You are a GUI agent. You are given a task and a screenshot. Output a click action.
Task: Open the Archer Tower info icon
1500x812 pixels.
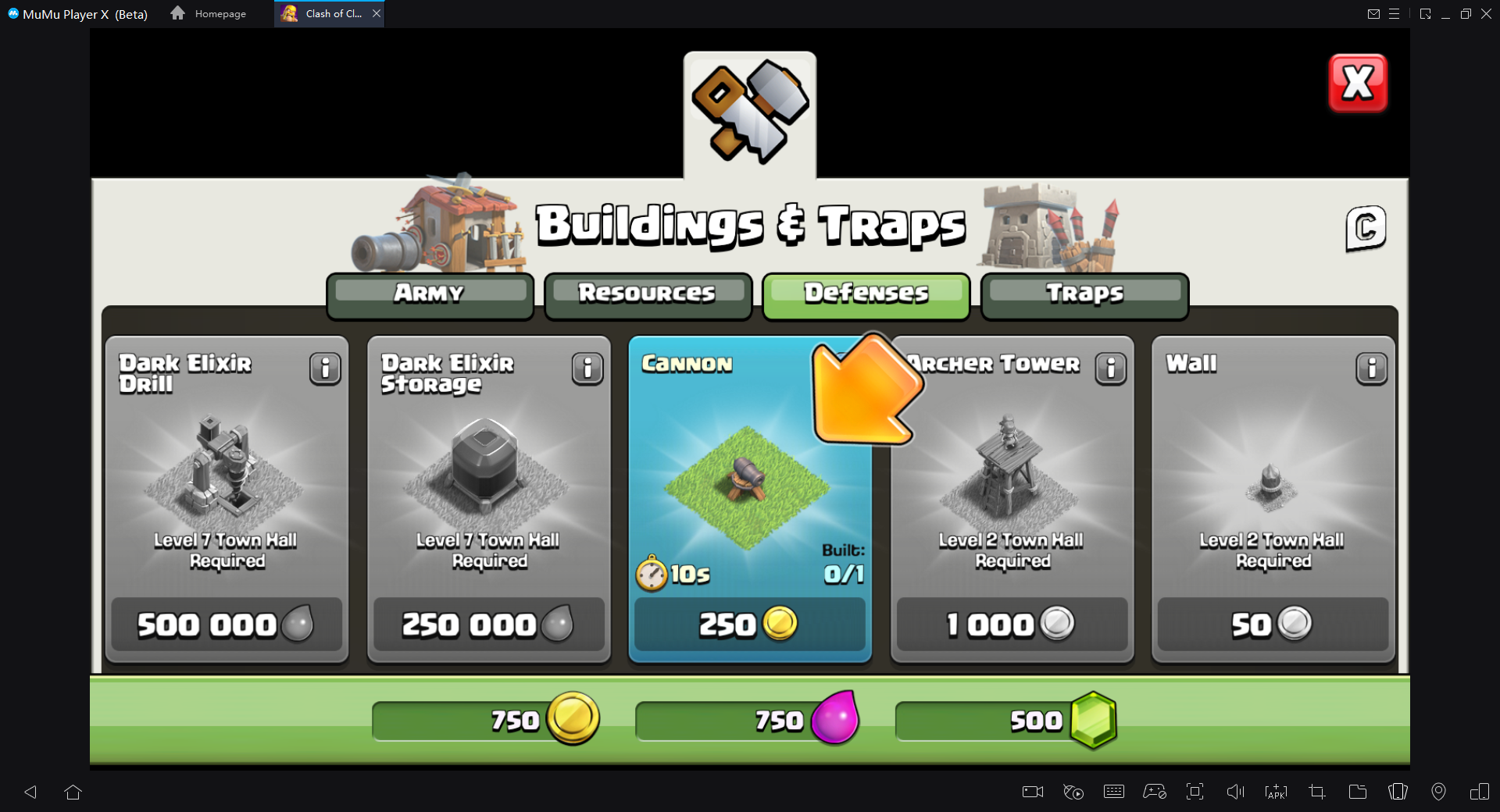[1112, 369]
